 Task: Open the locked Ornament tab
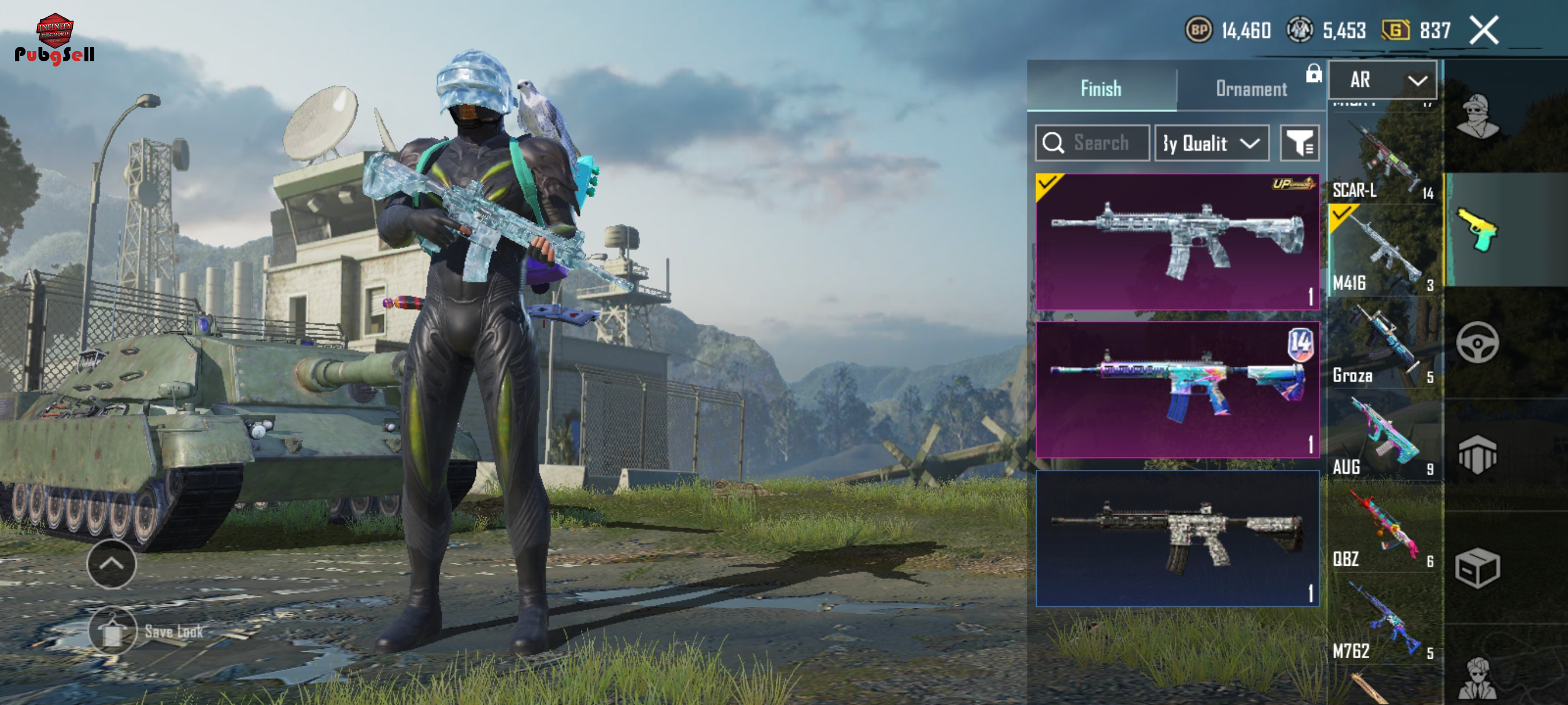[x=1251, y=89]
